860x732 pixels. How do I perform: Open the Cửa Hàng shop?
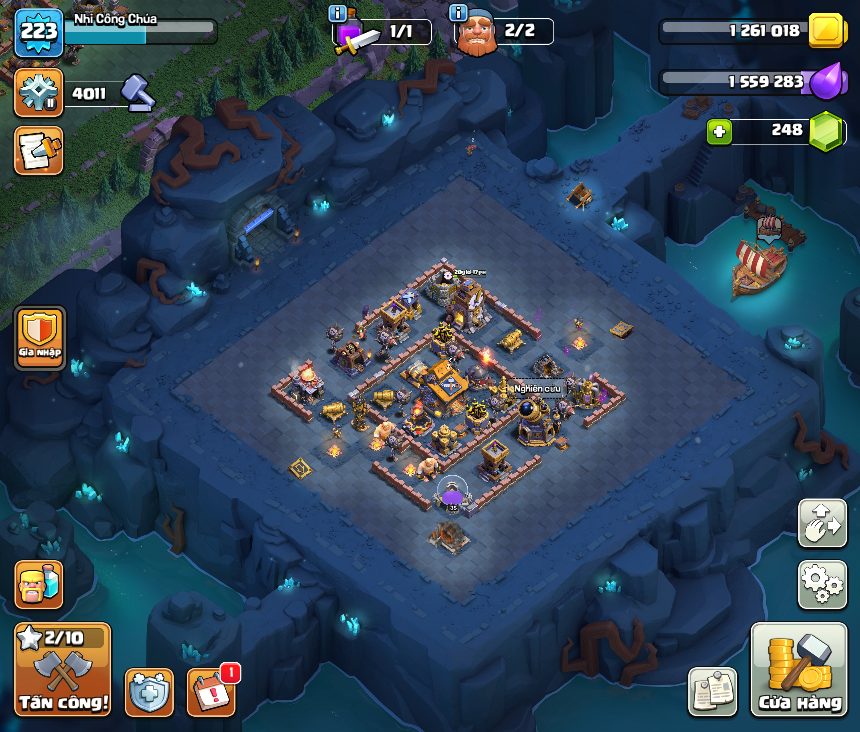click(x=798, y=668)
